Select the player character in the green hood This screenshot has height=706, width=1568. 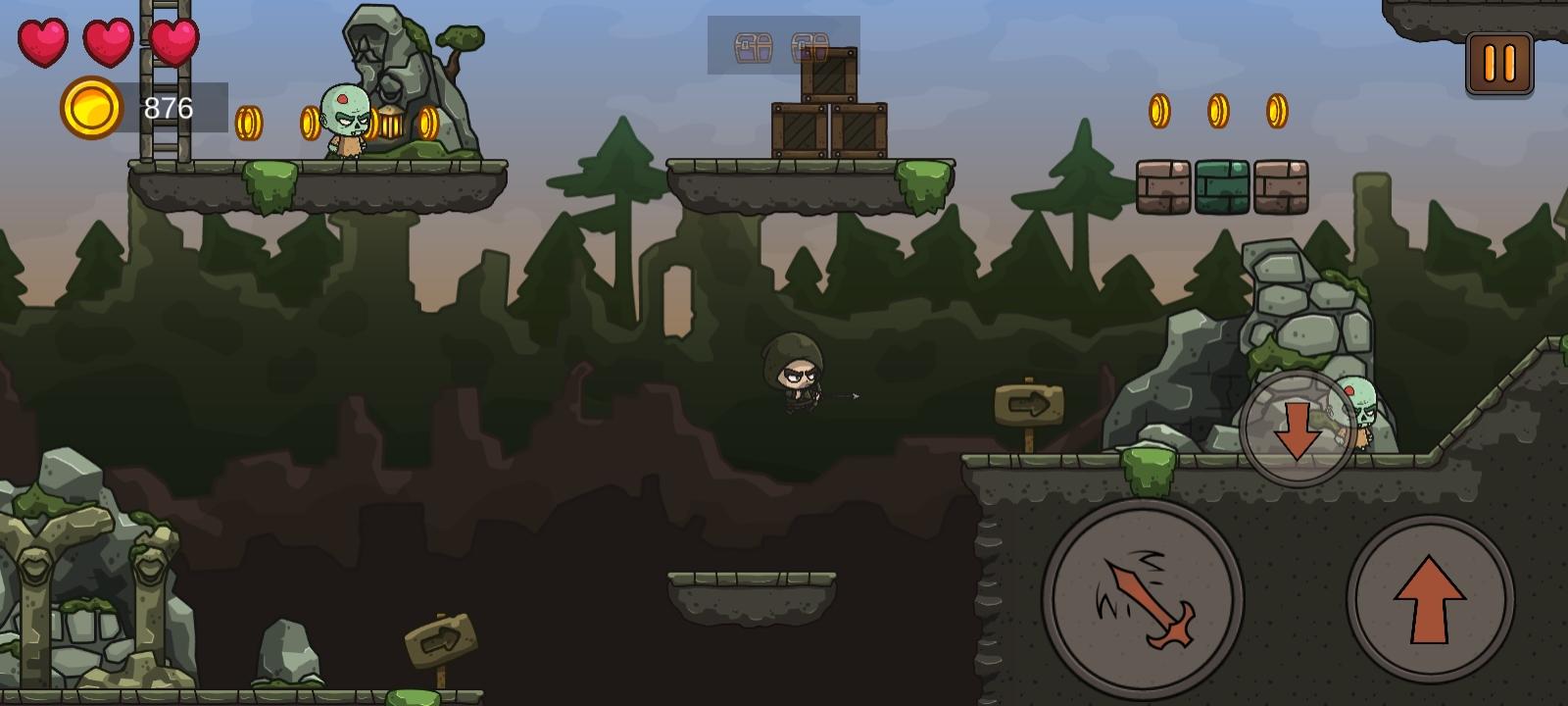tap(794, 378)
